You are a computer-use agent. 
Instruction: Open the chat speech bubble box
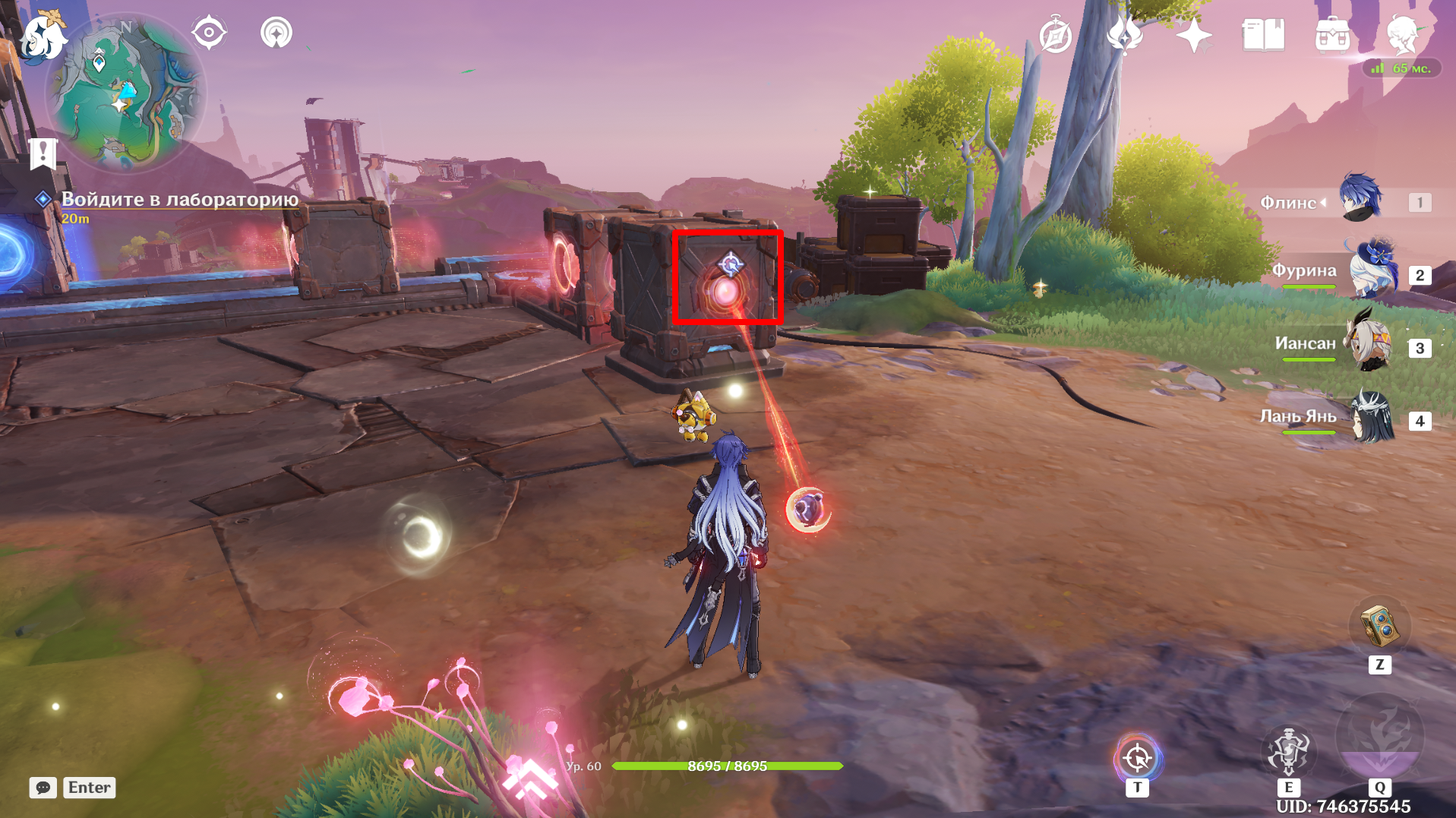click(43, 788)
